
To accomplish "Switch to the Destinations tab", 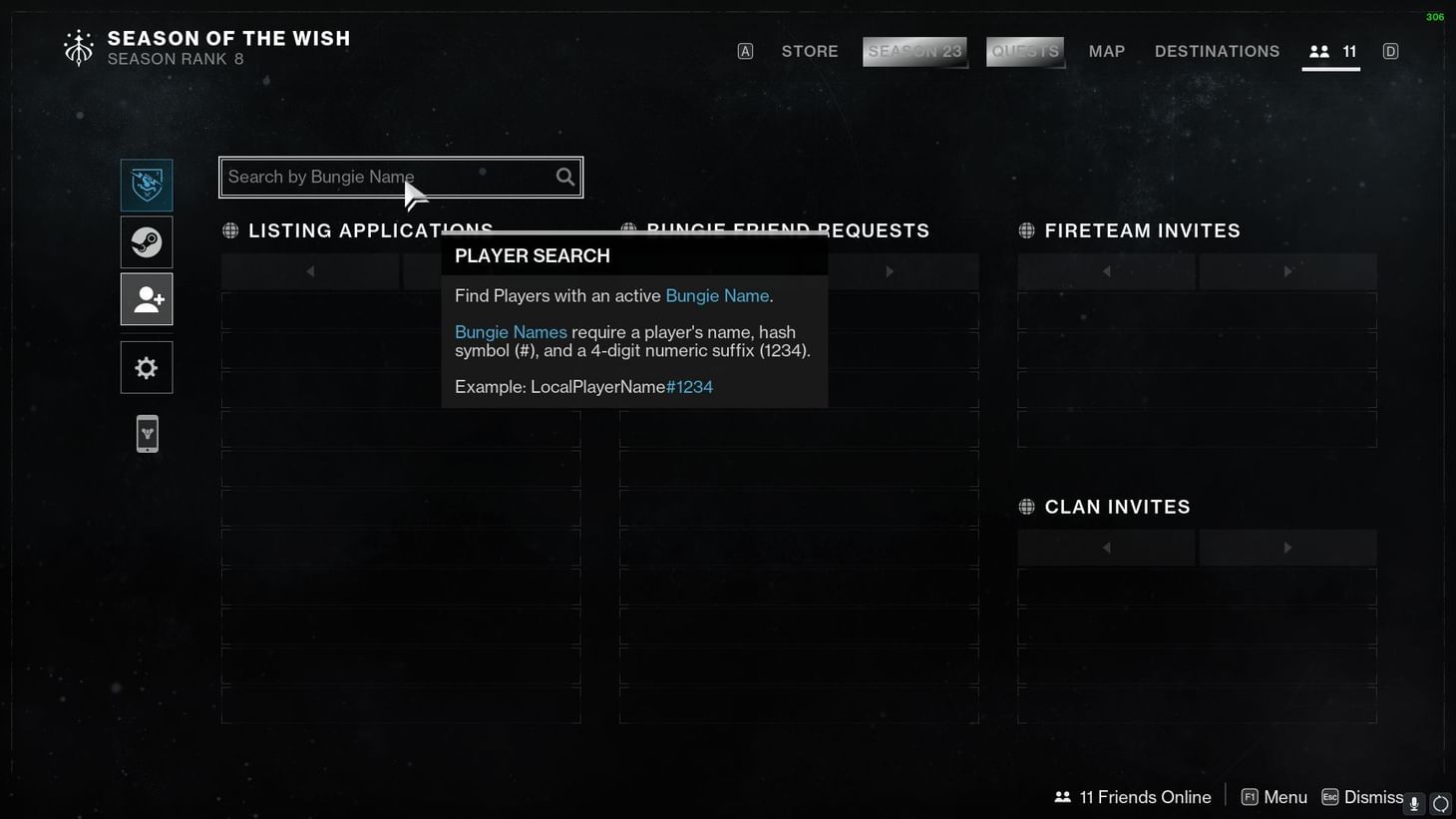I will coord(1217,51).
